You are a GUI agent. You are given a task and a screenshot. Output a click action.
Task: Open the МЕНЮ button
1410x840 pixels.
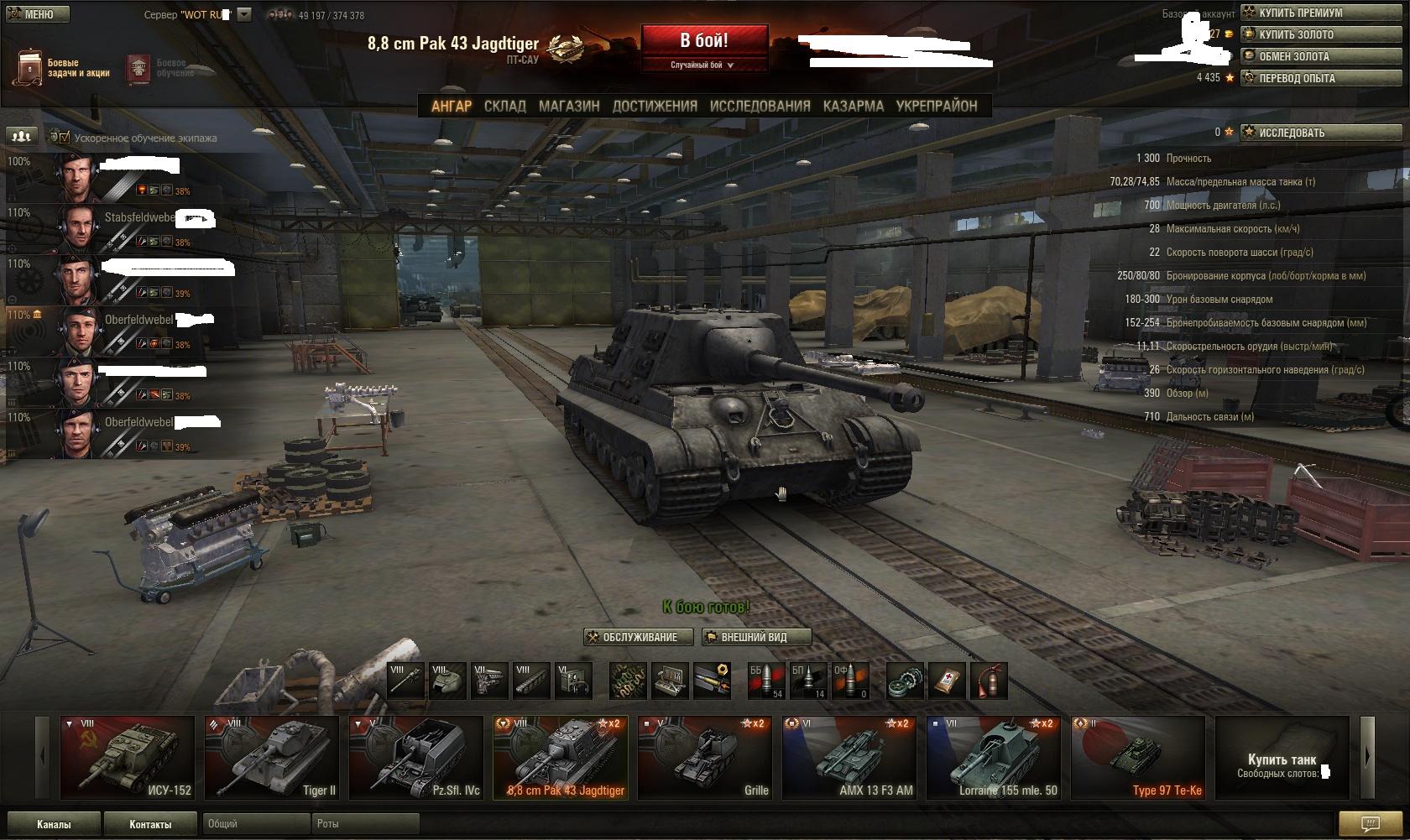coord(36,14)
